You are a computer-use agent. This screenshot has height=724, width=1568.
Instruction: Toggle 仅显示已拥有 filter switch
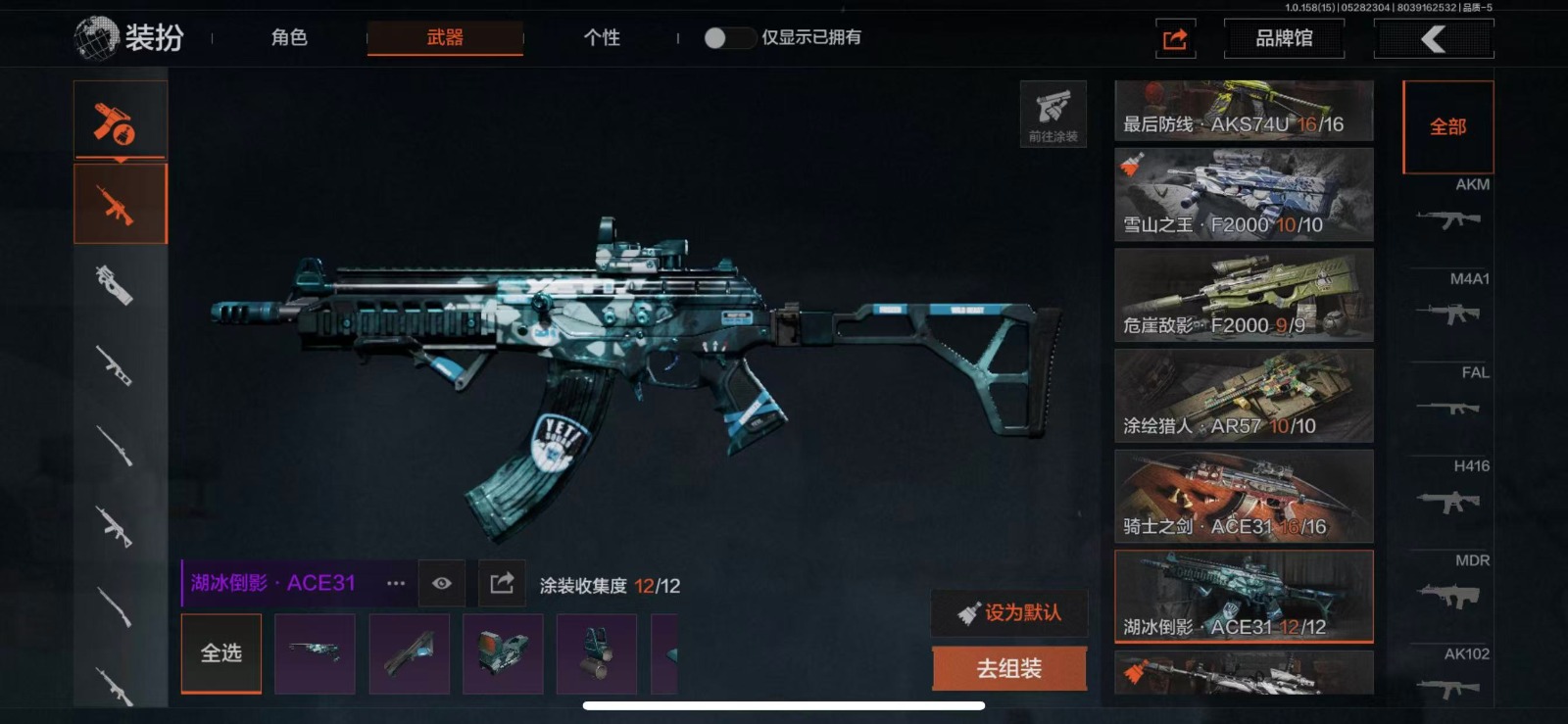(x=728, y=38)
